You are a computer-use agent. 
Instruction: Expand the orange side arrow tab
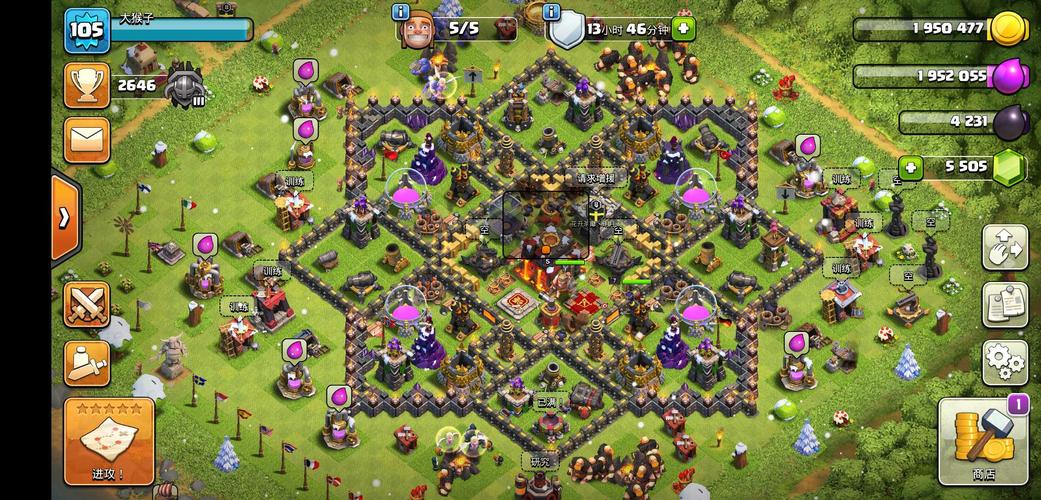click(x=64, y=217)
